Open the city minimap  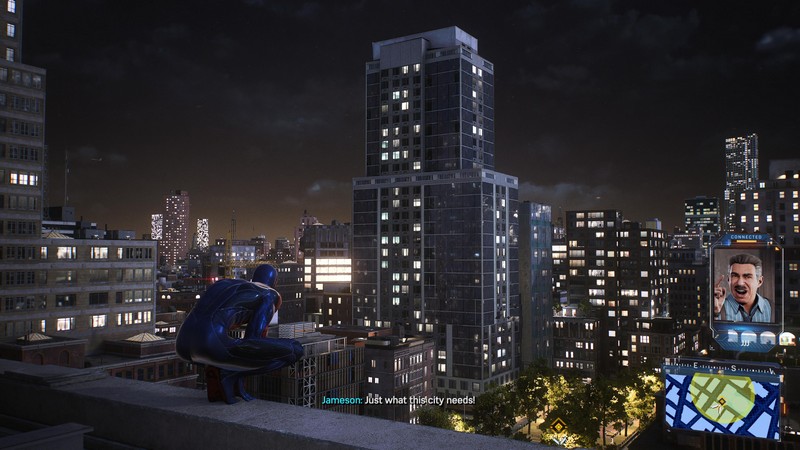722,405
